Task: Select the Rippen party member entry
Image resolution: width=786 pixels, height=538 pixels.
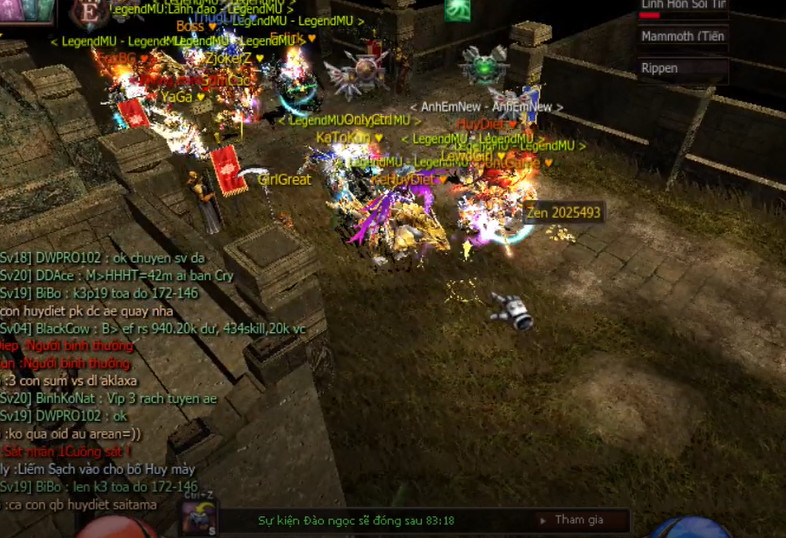Action: [x=684, y=69]
